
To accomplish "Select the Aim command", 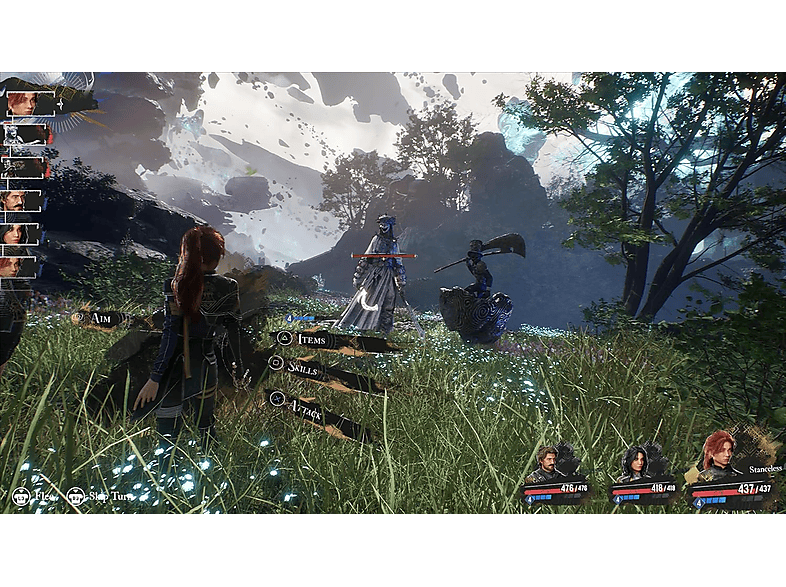I will pos(100,318).
